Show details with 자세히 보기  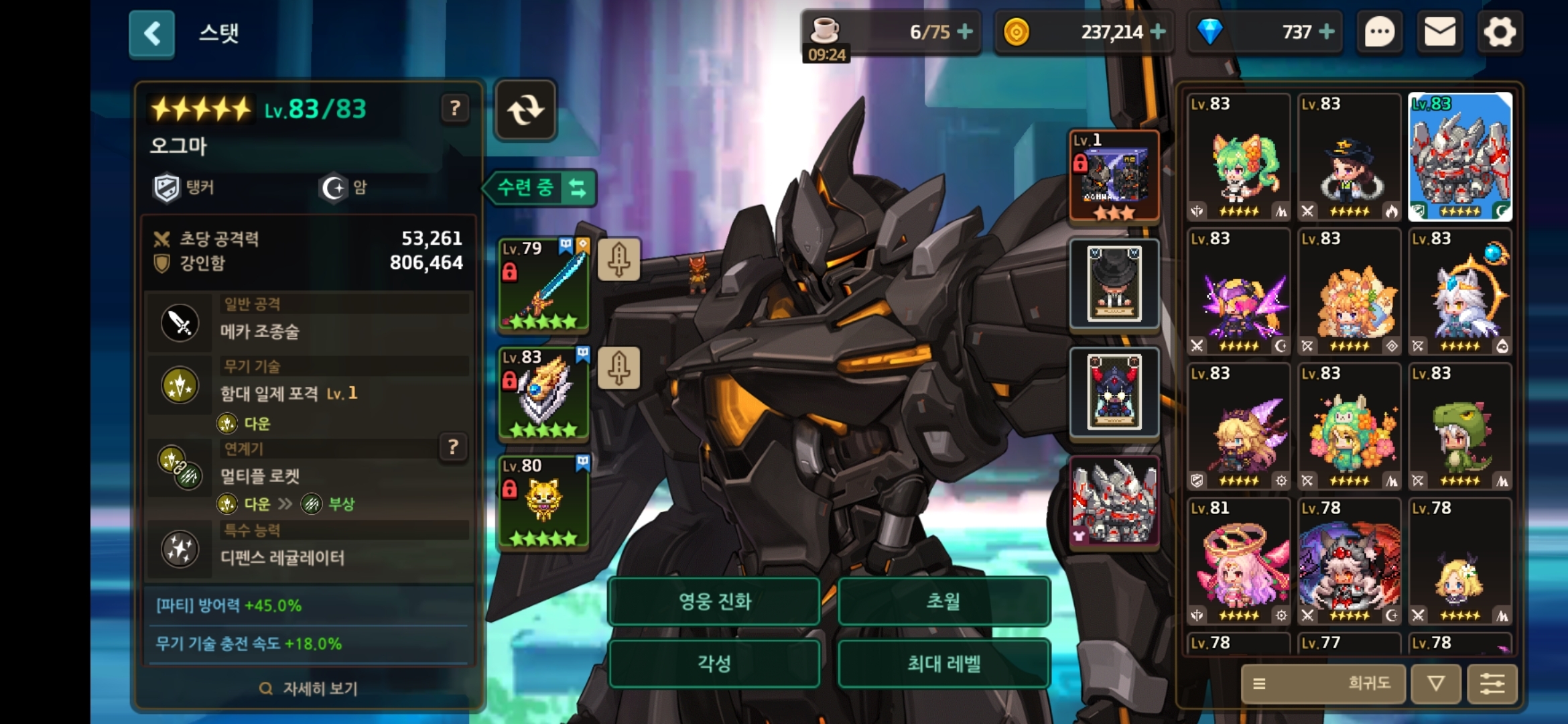coord(309,688)
